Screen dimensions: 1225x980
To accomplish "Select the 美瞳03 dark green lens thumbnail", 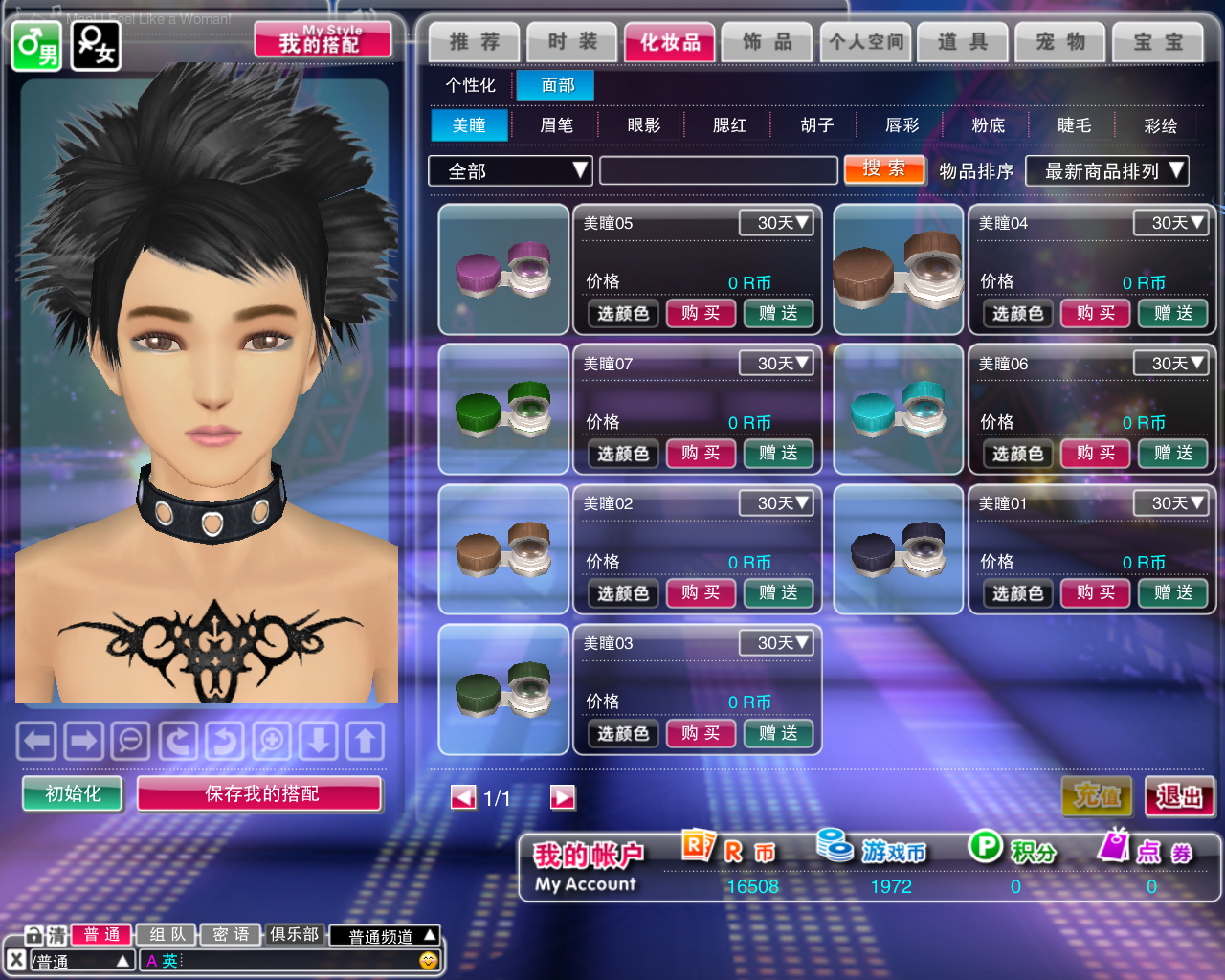I will pyautogui.click(x=503, y=689).
